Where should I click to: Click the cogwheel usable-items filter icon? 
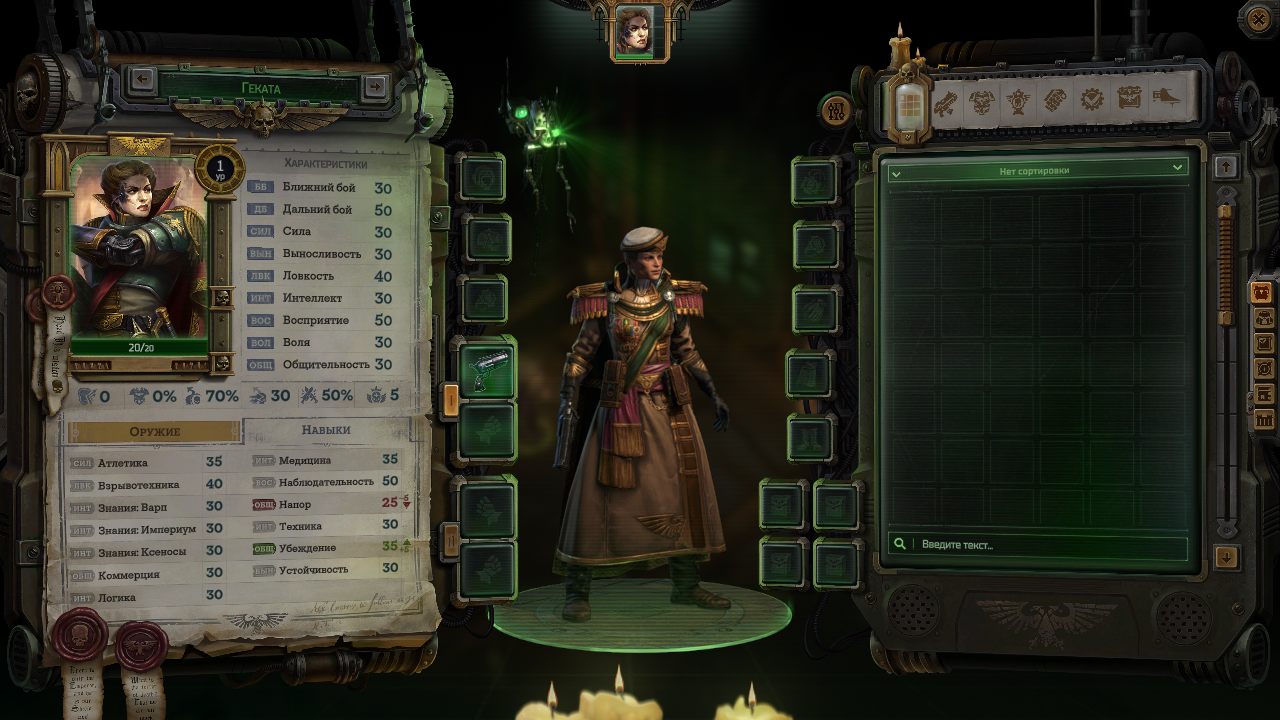[1092, 100]
